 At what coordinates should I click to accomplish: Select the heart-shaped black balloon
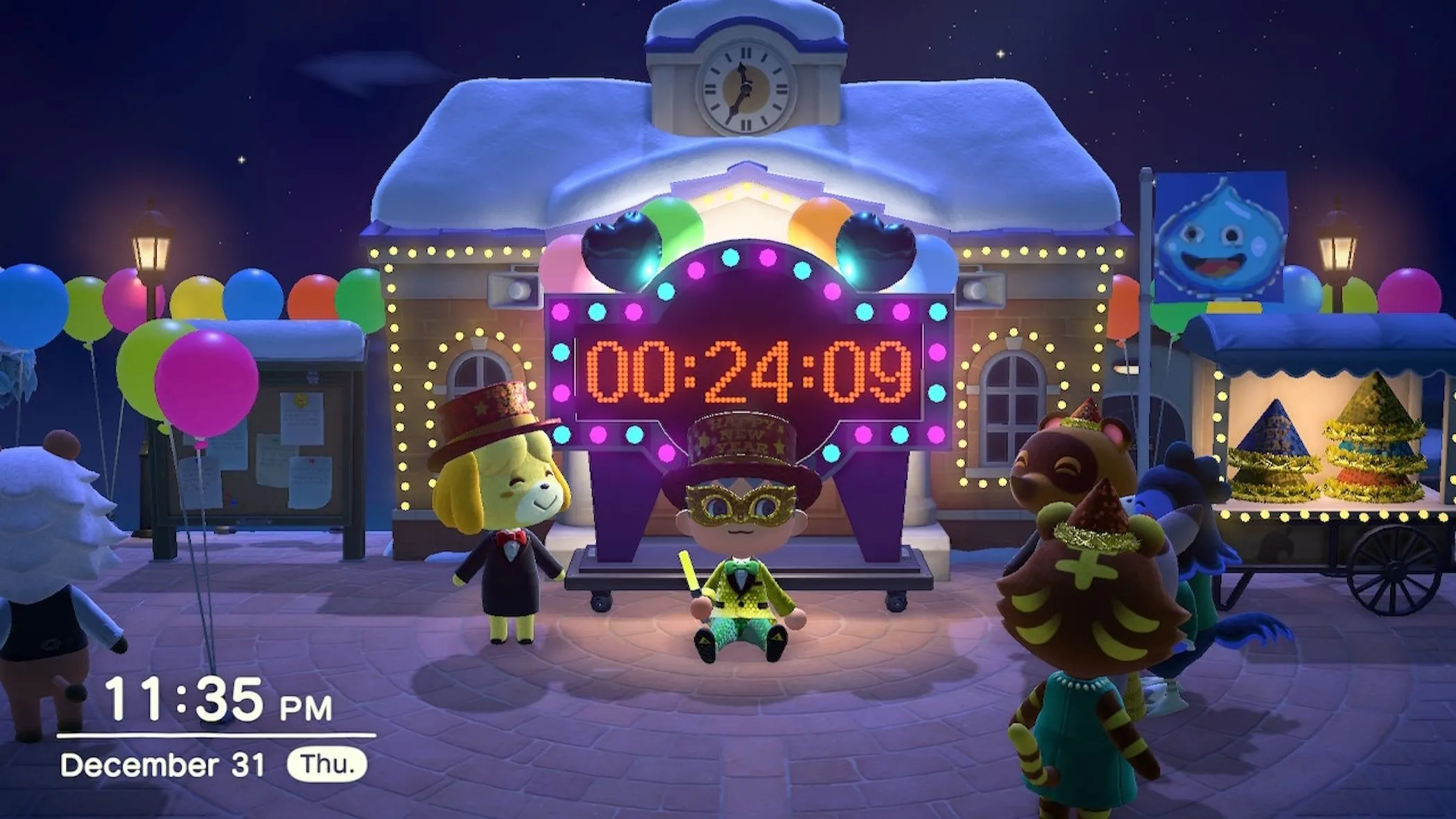[621, 243]
